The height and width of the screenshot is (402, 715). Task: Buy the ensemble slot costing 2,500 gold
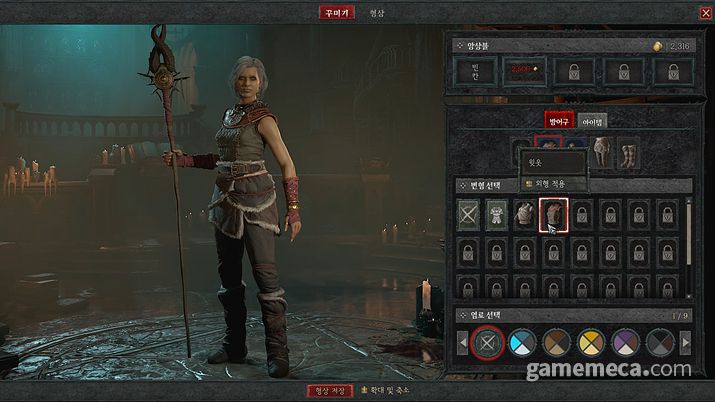click(x=522, y=71)
